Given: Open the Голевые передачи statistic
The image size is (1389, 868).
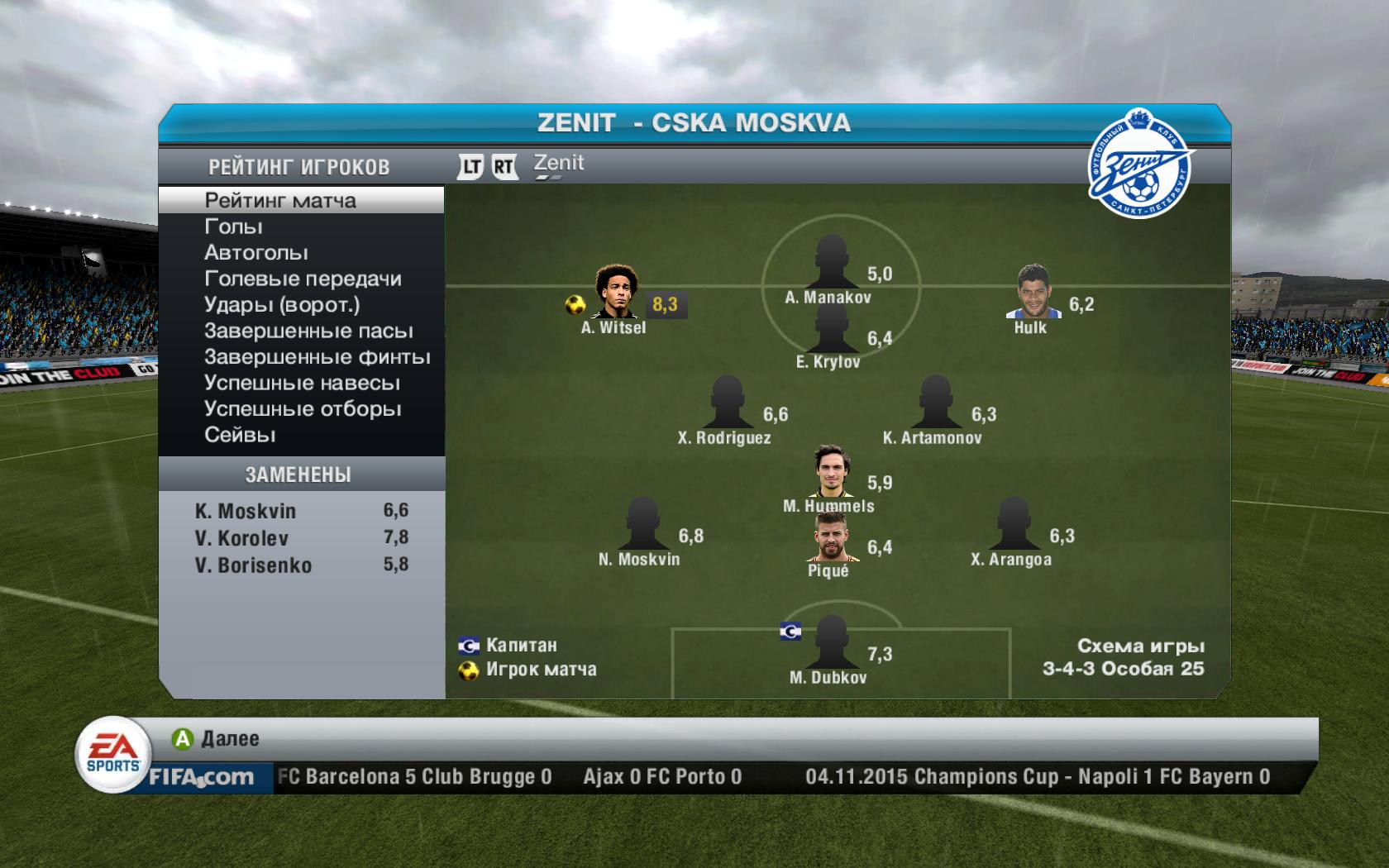Looking at the screenshot, I should pyautogui.click(x=303, y=279).
